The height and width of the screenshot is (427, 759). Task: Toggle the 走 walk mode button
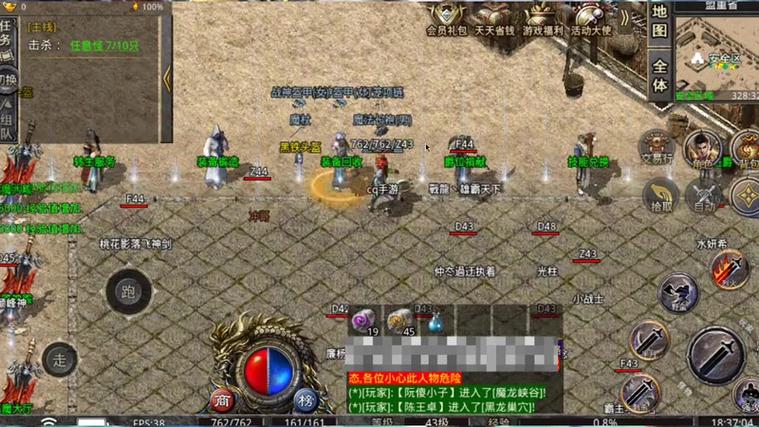point(61,357)
